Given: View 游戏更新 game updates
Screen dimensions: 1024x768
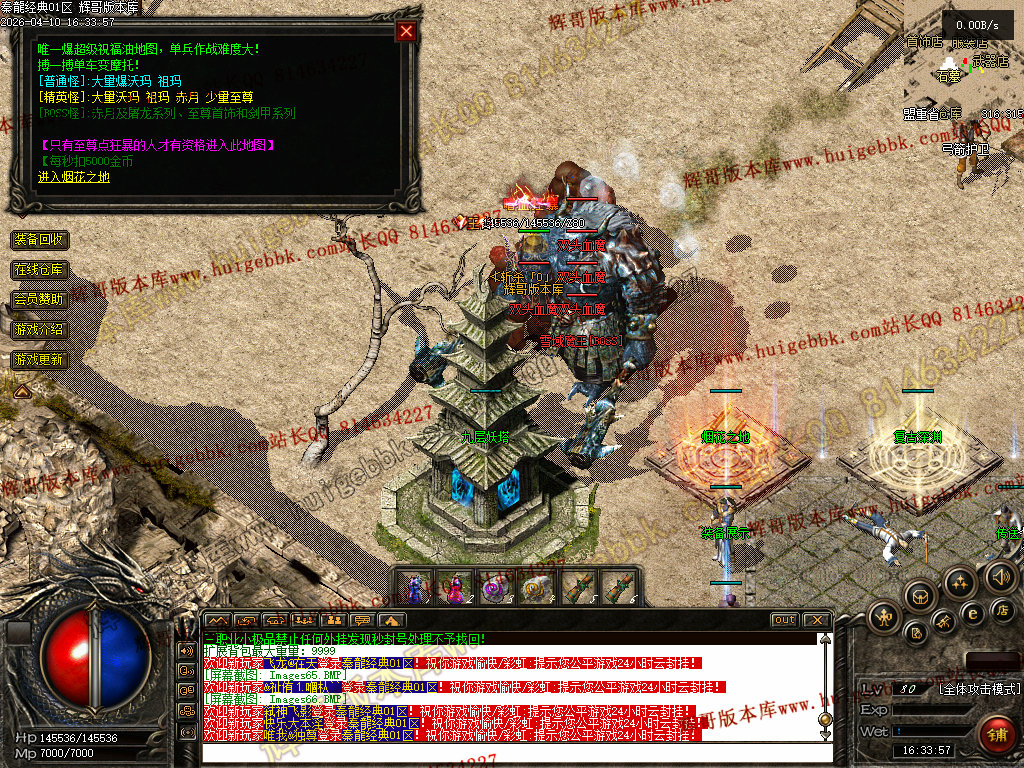Looking at the screenshot, I should [x=40, y=359].
